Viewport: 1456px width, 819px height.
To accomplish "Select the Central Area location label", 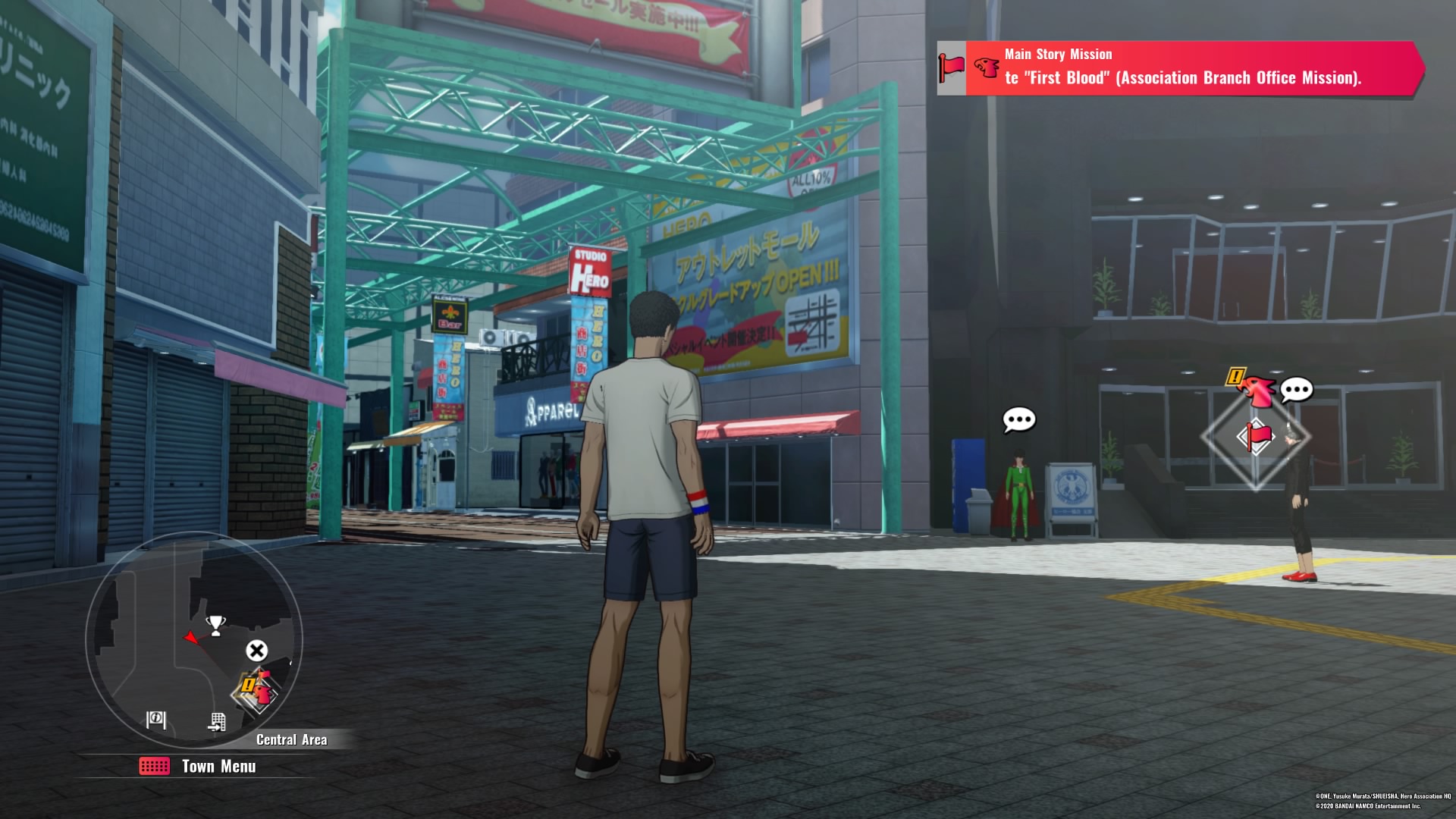I will pyautogui.click(x=291, y=740).
